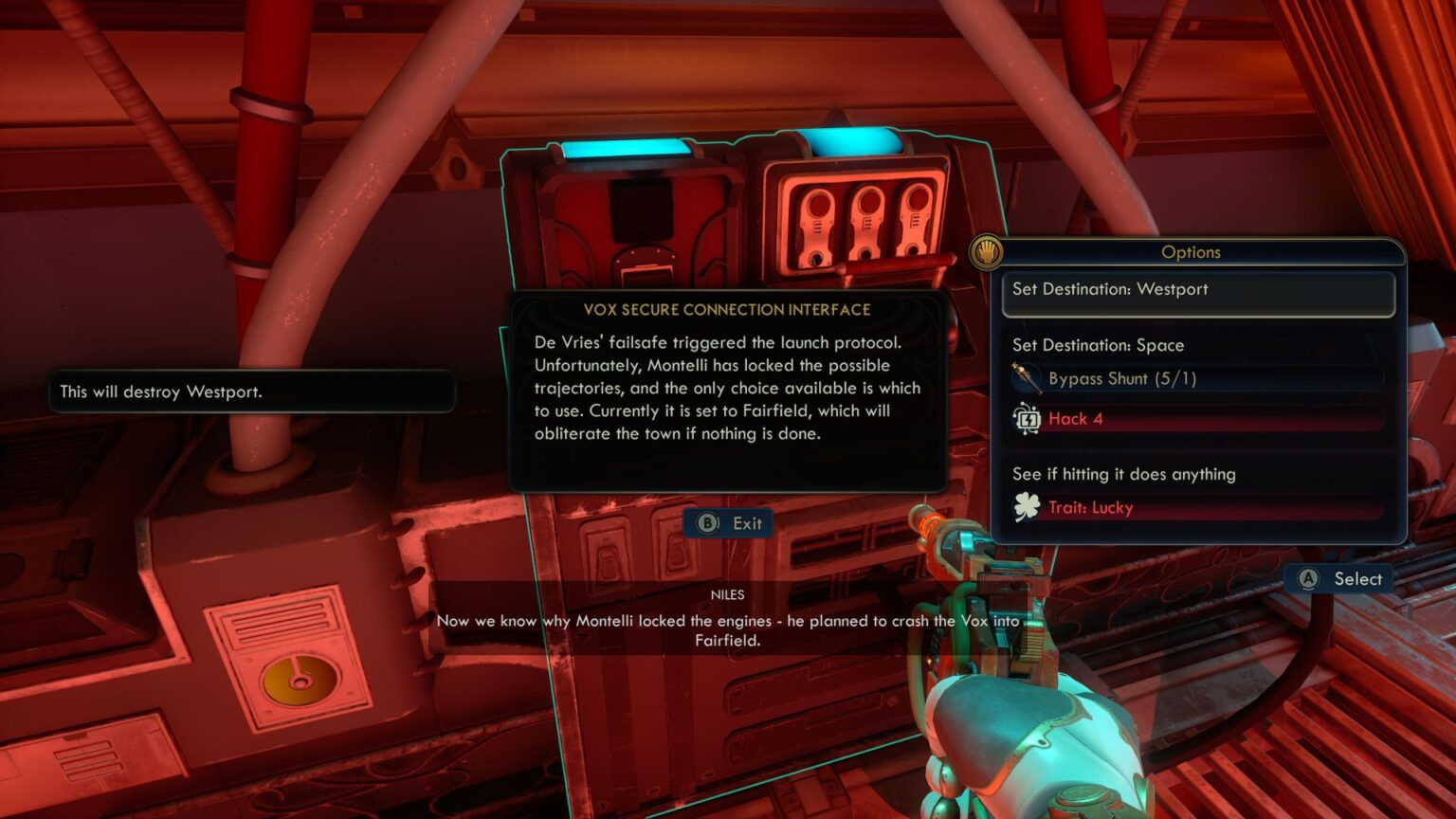This screenshot has width=1456, height=819.
Task: Click the circuit-board Hack icon
Action: 1028,418
